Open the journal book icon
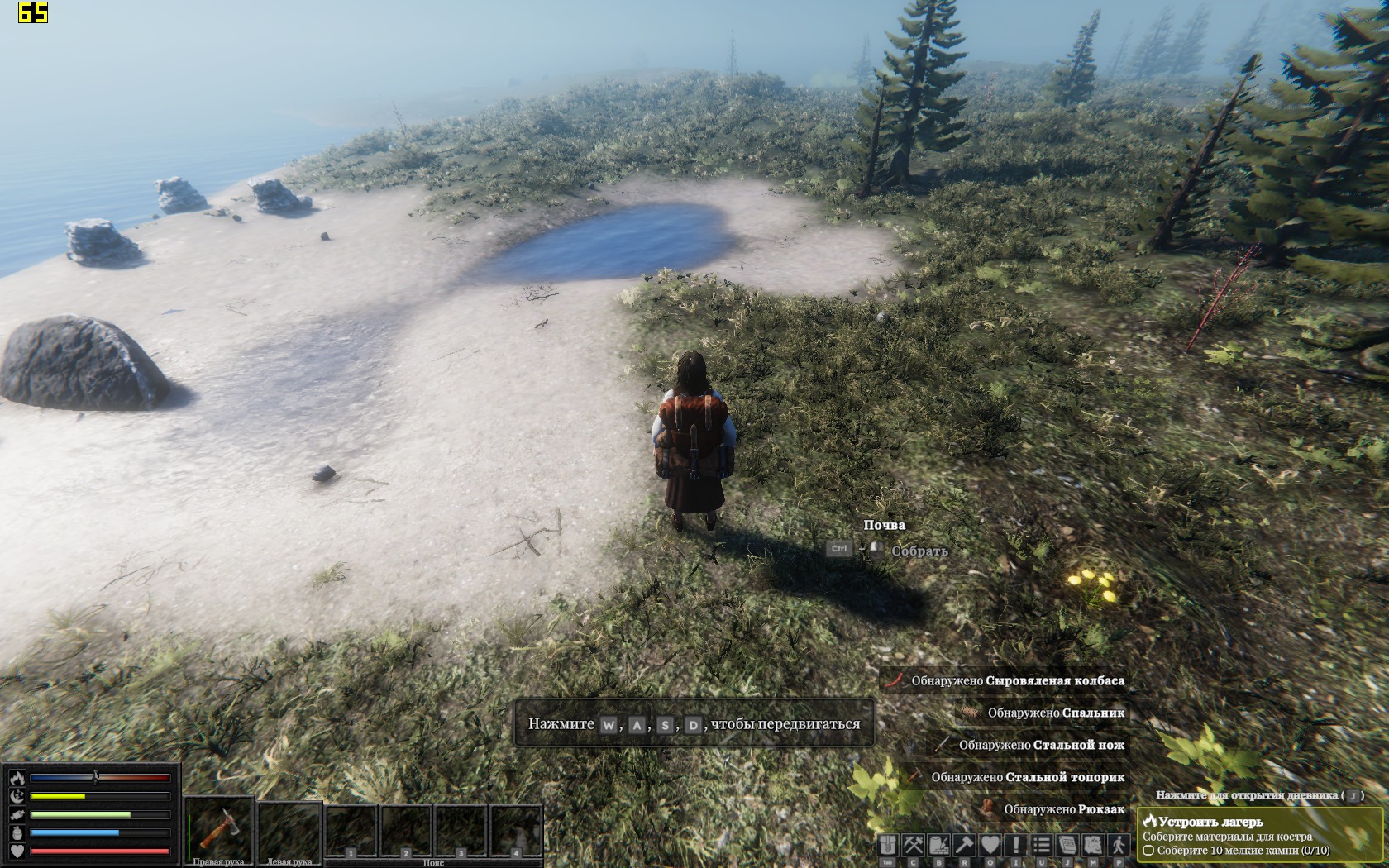This screenshot has width=1389, height=868. [1067, 845]
